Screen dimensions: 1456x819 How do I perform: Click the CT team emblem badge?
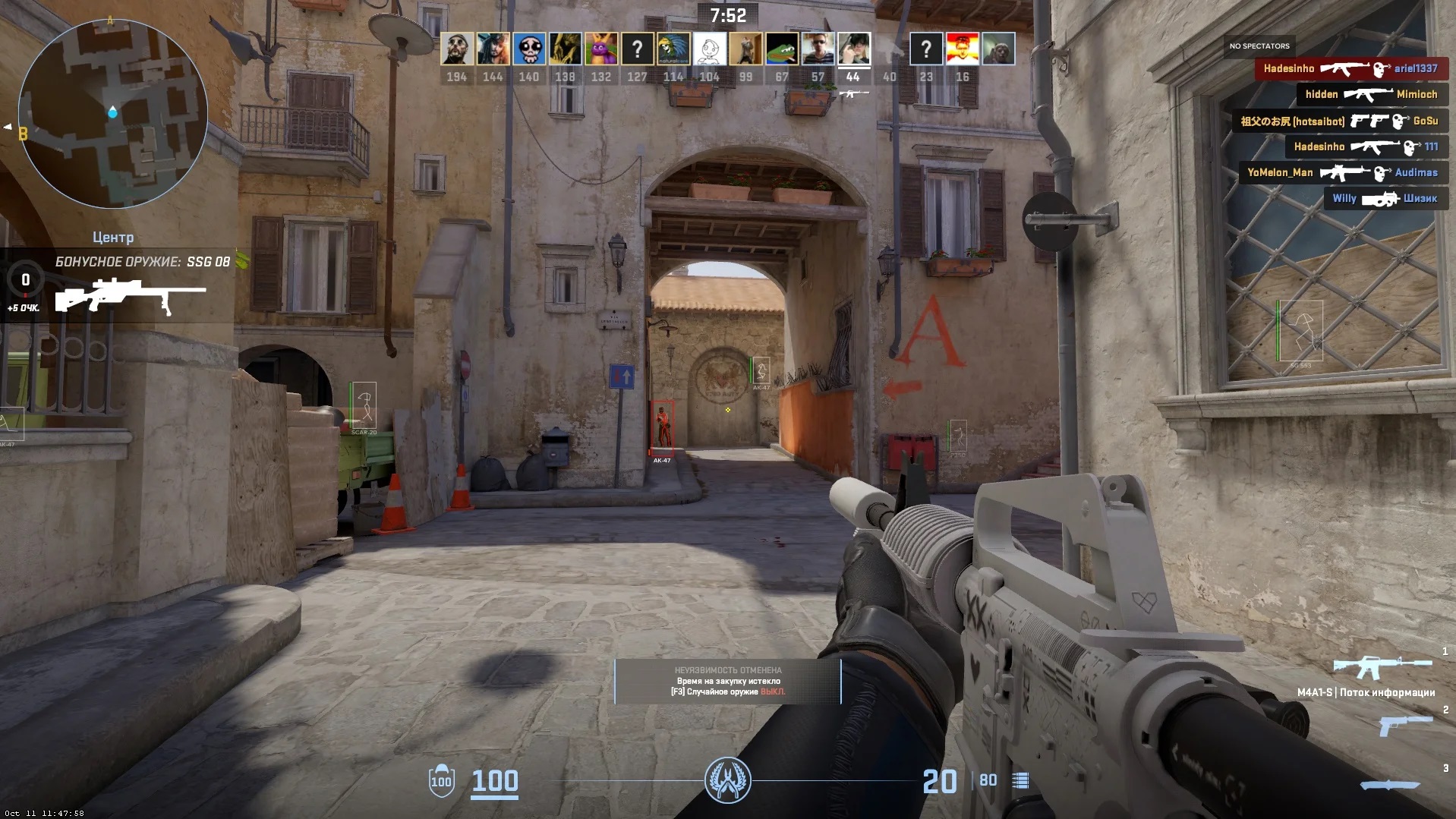(x=727, y=780)
